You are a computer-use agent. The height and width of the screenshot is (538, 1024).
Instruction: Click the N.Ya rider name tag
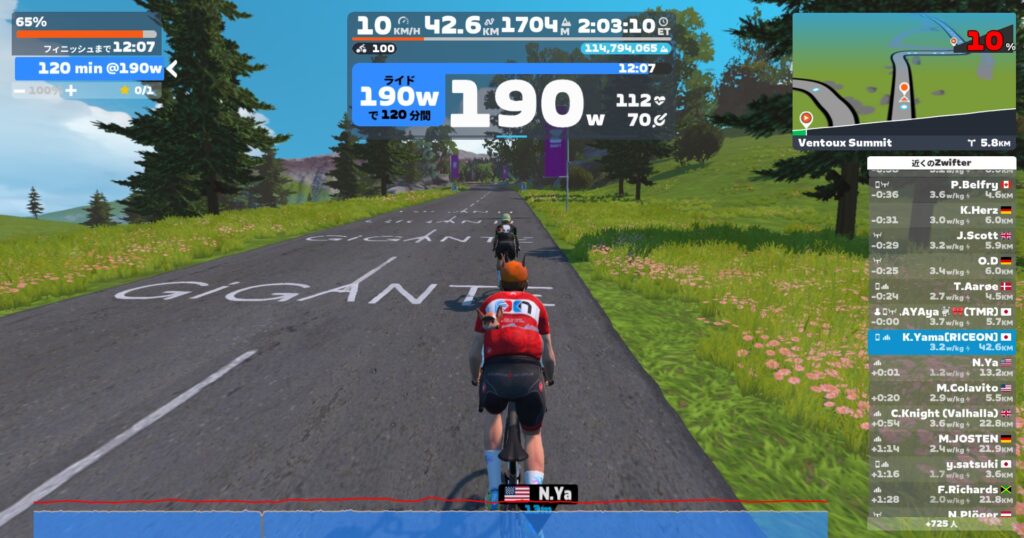click(x=538, y=493)
